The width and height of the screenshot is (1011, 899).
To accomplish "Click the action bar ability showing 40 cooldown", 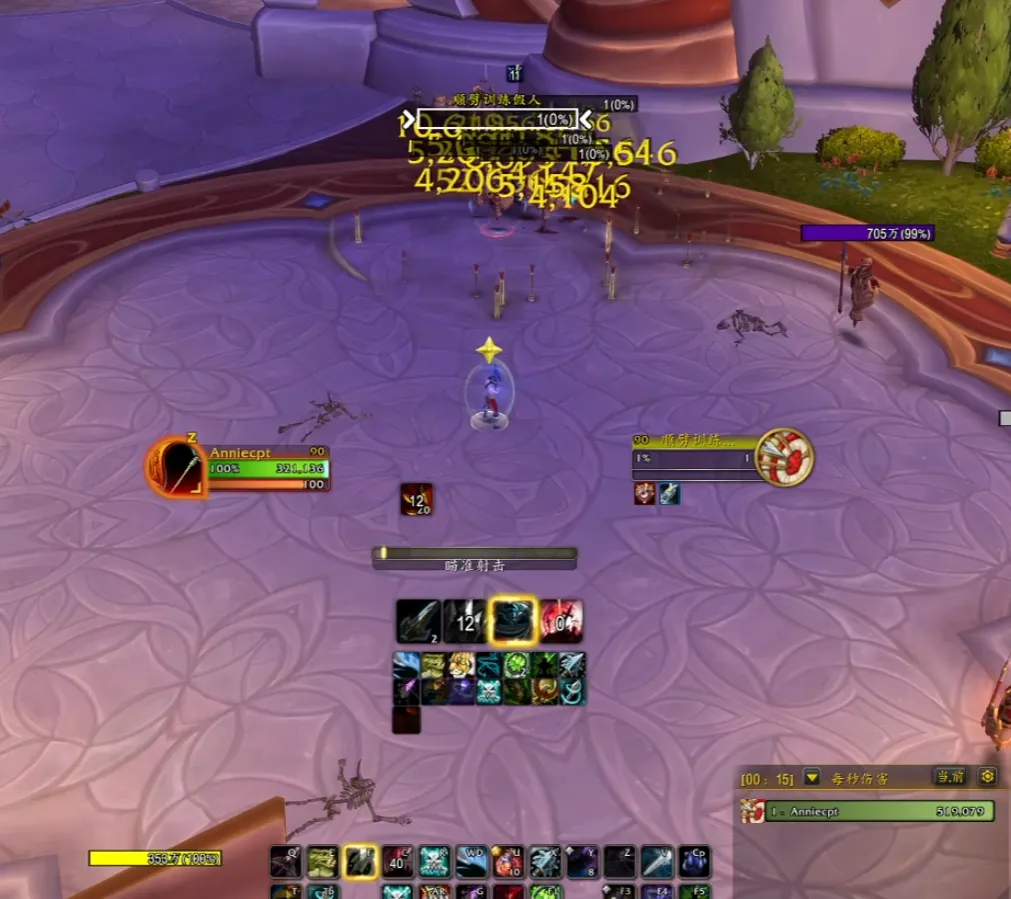I will pyautogui.click(x=397, y=861).
